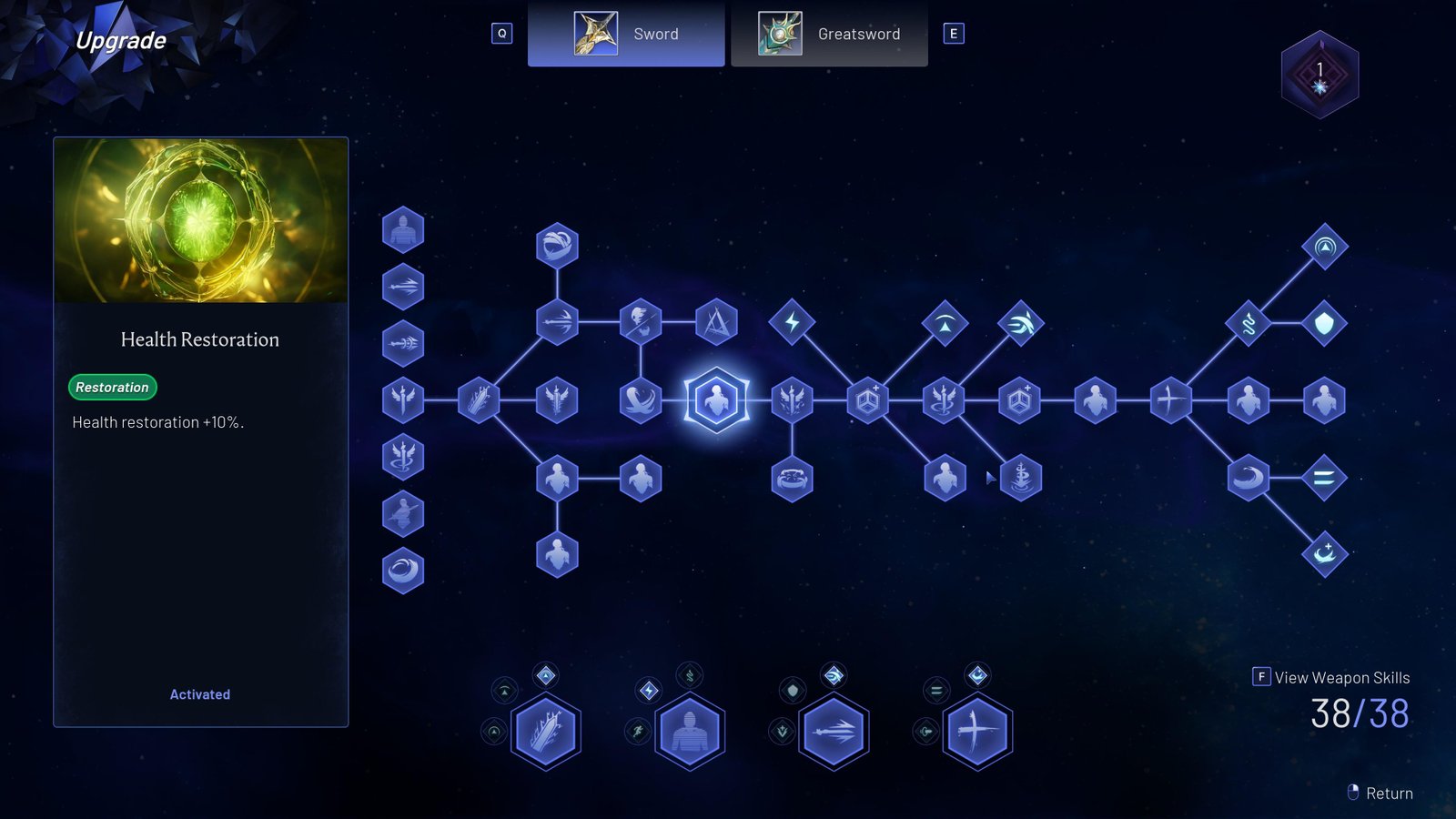Click the hexagonal skill point gem
1456x819 pixels.
pos(1319,75)
